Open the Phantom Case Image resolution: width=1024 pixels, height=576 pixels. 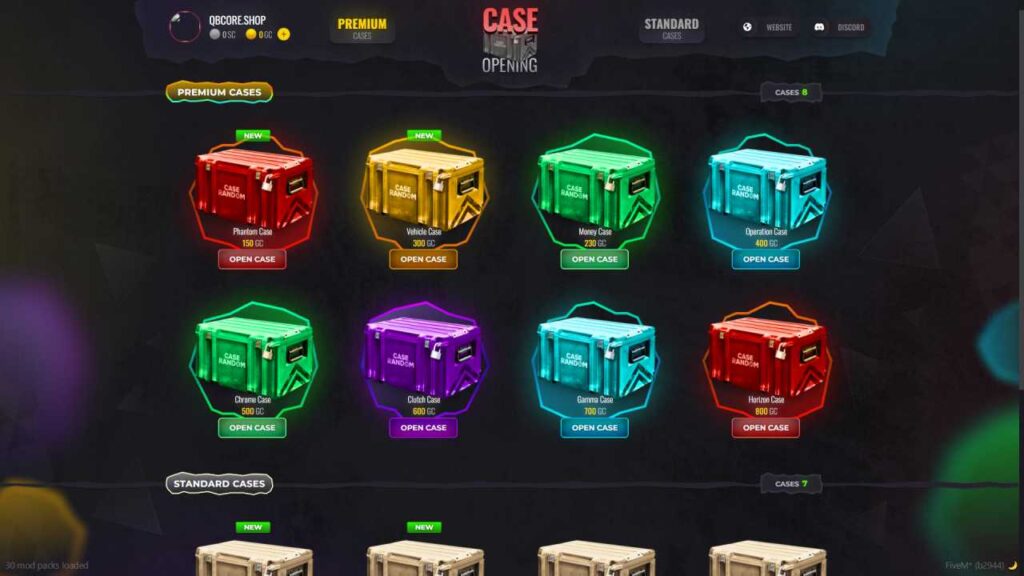tap(252, 259)
